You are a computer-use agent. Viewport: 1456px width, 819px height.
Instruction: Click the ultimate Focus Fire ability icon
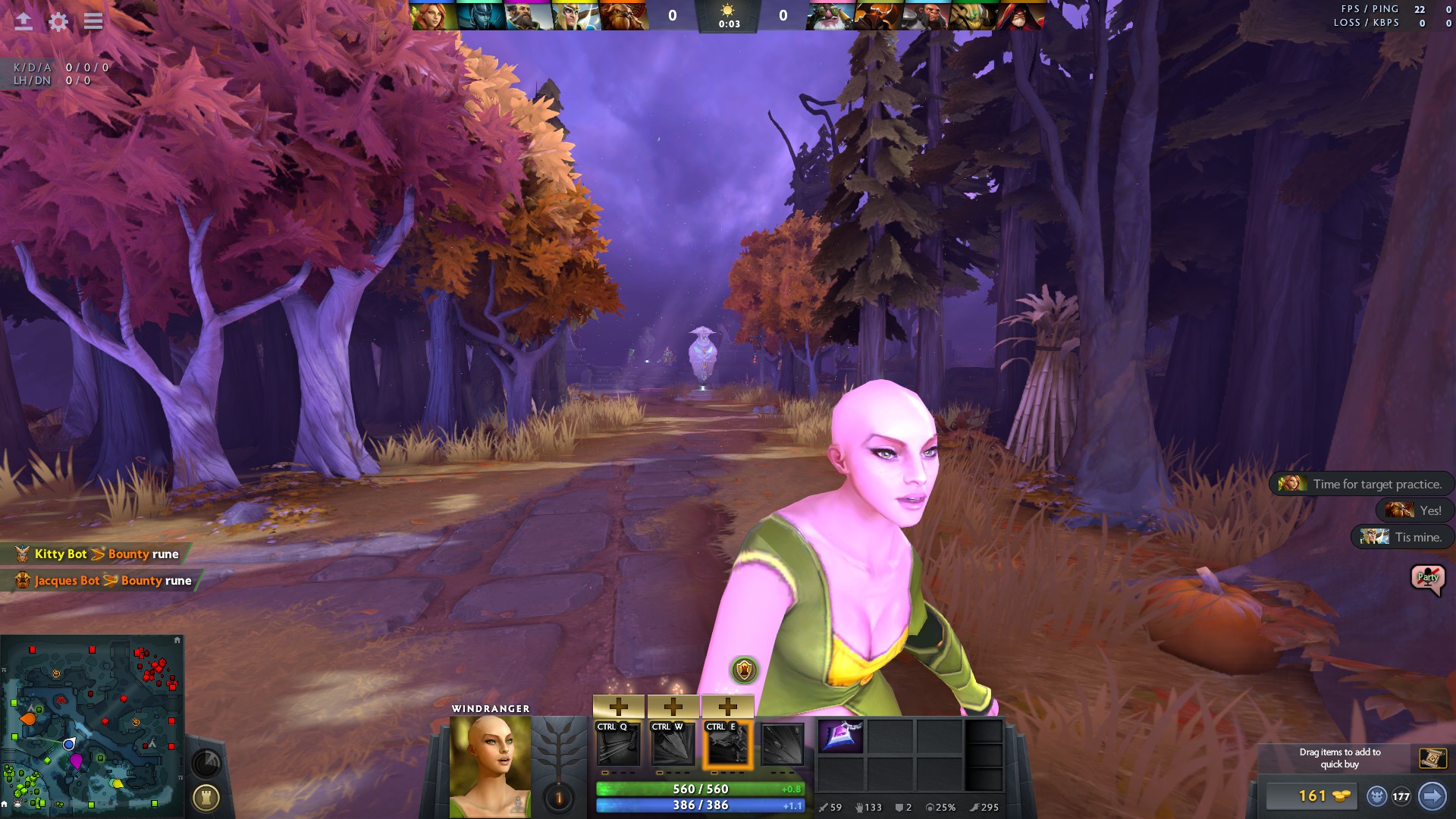(x=785, y=745)
